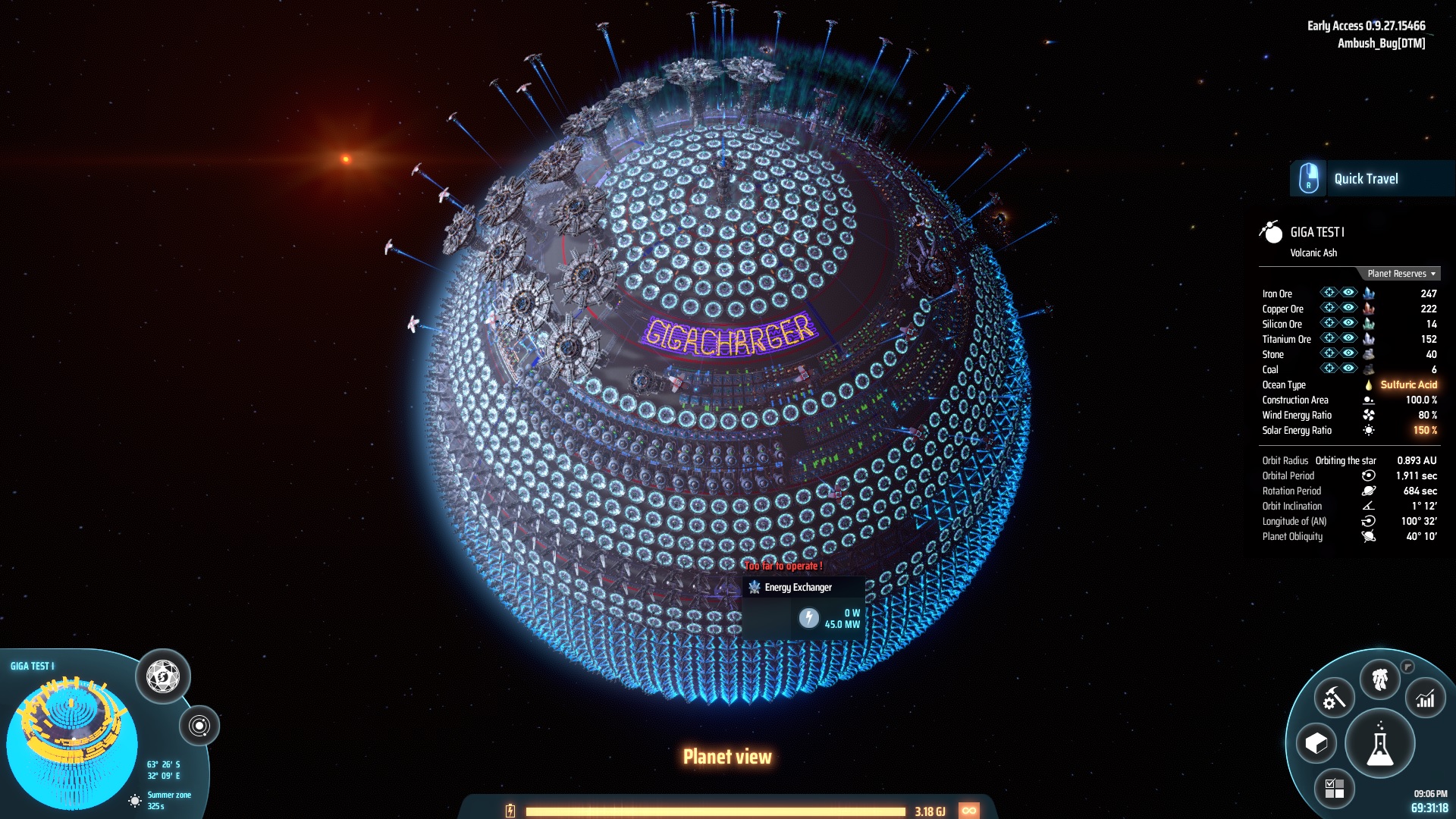Toggle the Silicon Ore crosshair marker
Viewport: 1456px width, 819px height.
[x=1329, y=324]
